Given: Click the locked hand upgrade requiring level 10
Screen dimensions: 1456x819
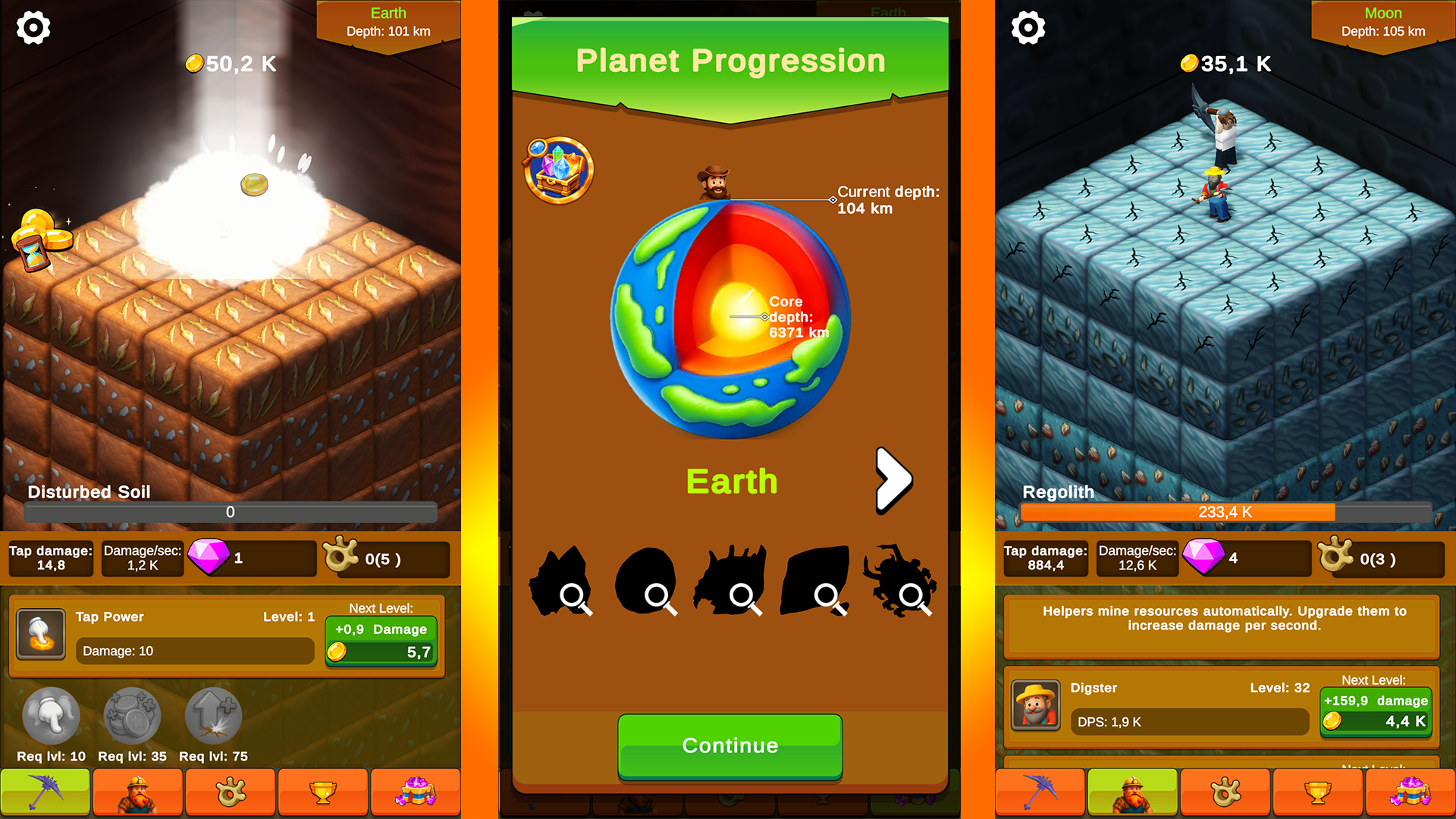Looking at the screenshot, I should pyautogui.click(x=51, y=714).
